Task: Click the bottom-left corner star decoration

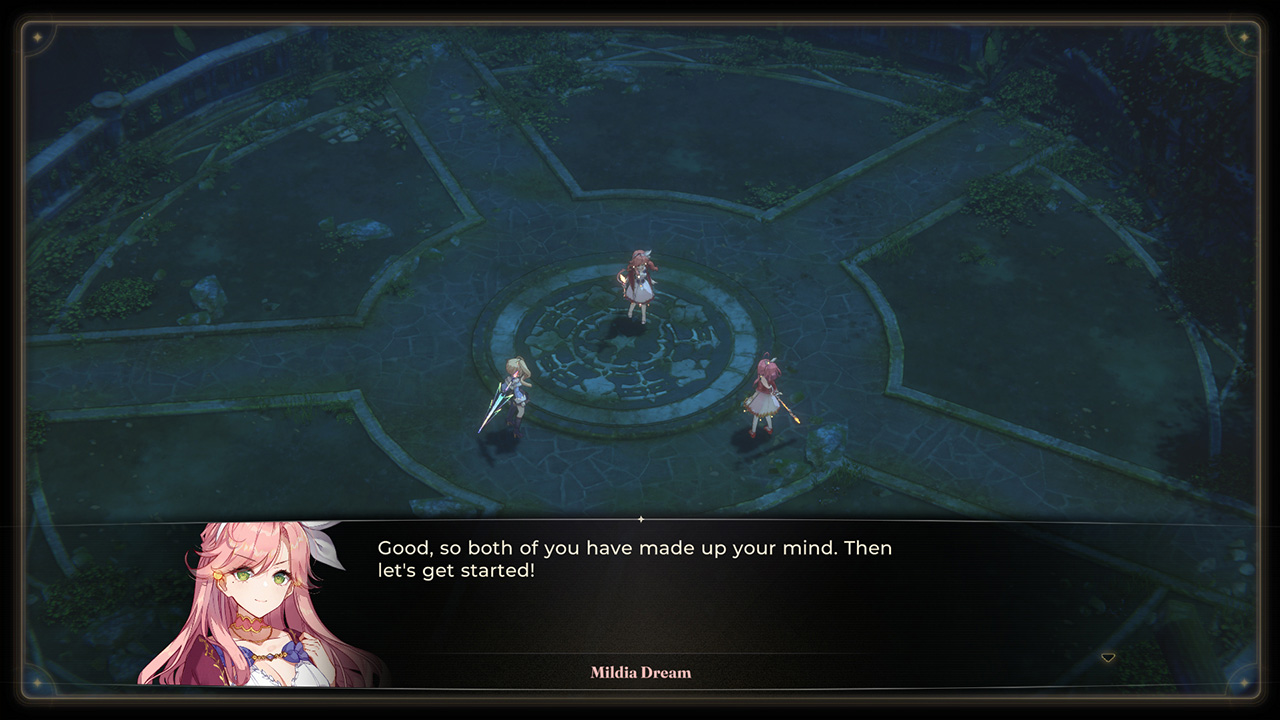Action: [37, 682]
